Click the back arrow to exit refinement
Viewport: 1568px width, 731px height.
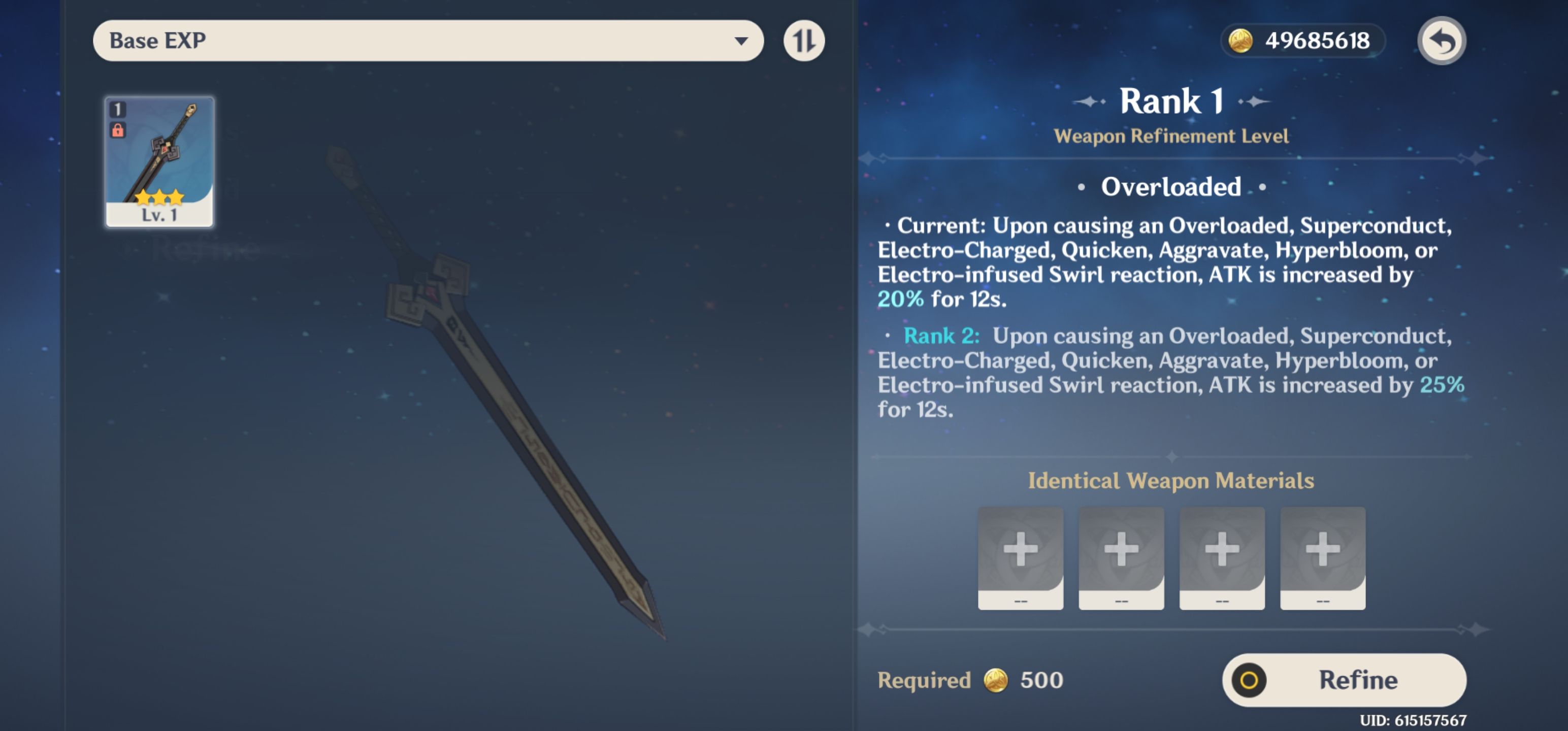(x=1442, y=40)
